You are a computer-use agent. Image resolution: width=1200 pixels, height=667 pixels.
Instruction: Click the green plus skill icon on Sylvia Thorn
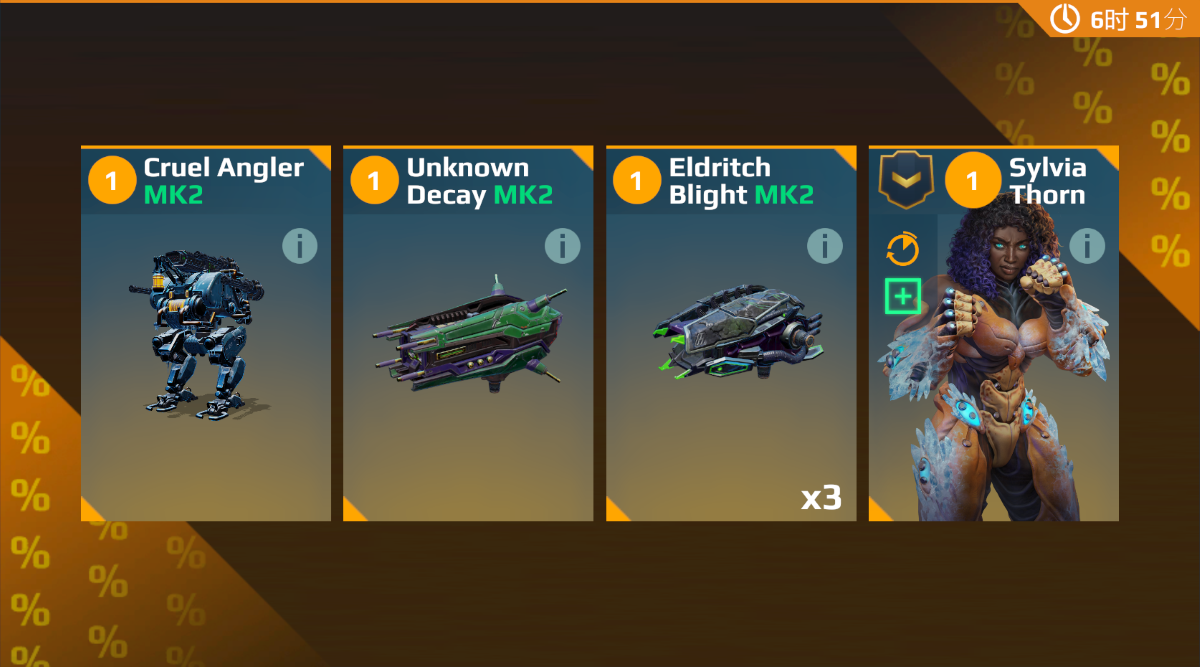[903, 296]
